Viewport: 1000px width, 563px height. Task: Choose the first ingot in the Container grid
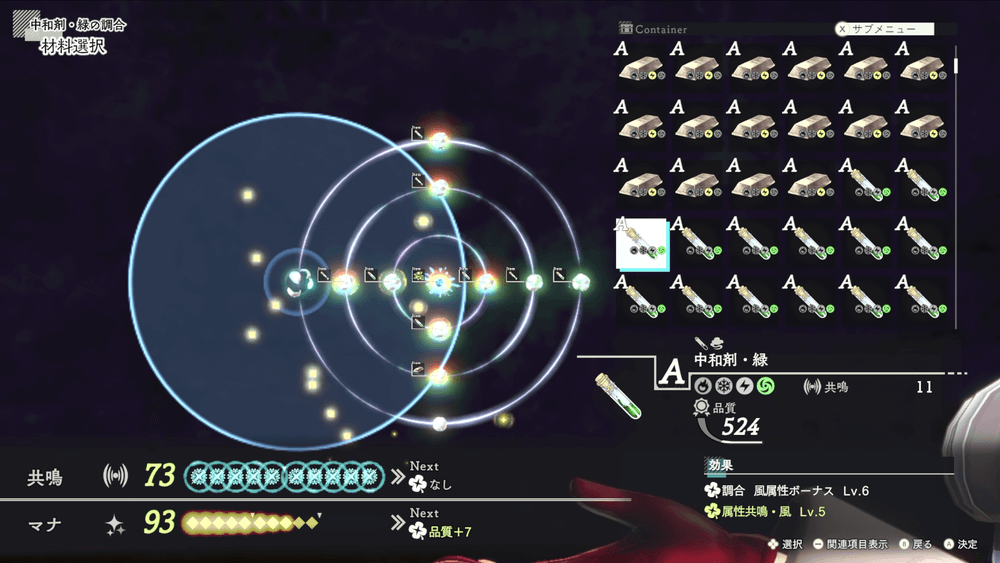[642, 65]
